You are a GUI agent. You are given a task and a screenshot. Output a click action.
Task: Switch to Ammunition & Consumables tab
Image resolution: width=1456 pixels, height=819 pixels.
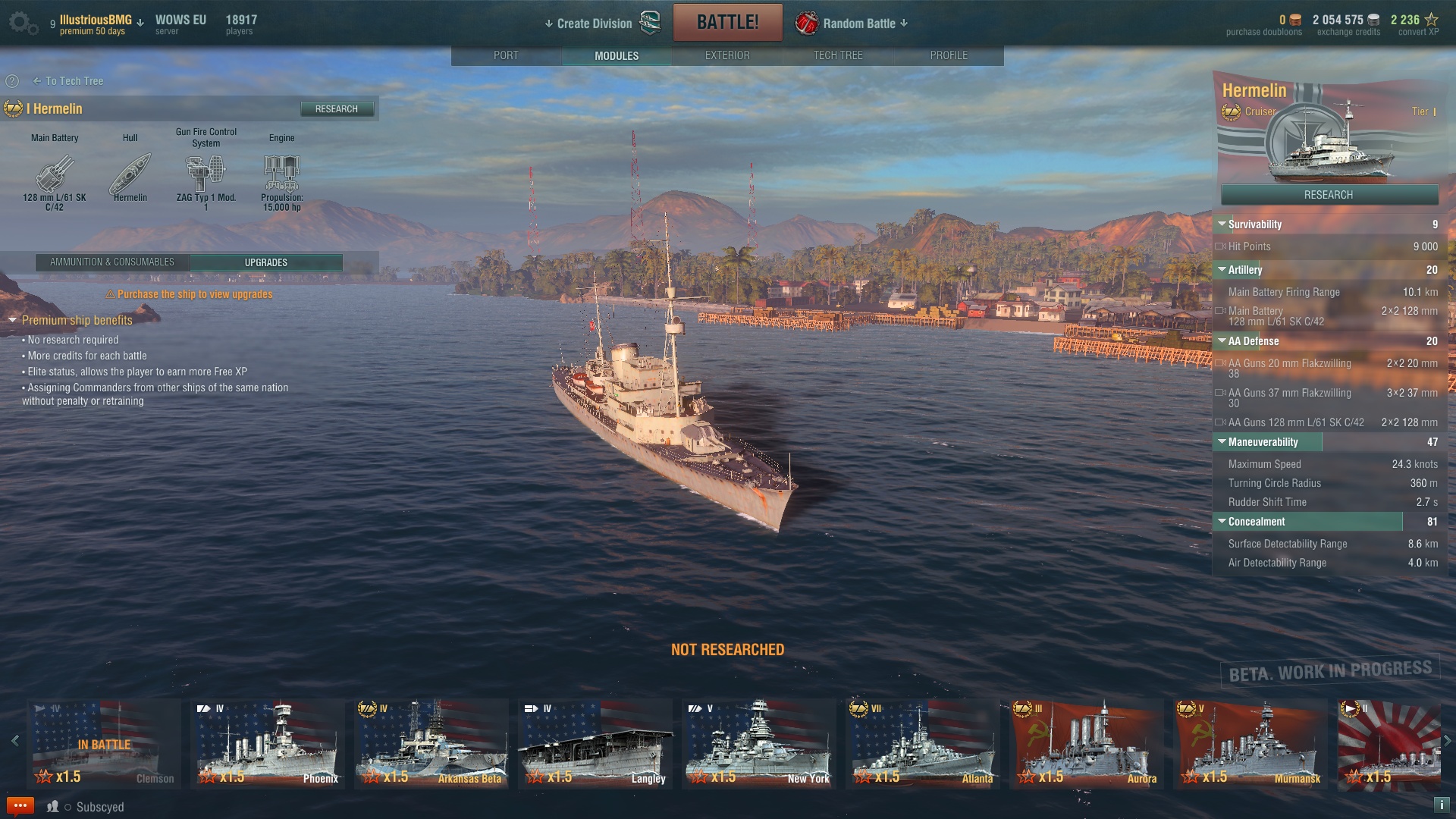(x=112, y=262)
